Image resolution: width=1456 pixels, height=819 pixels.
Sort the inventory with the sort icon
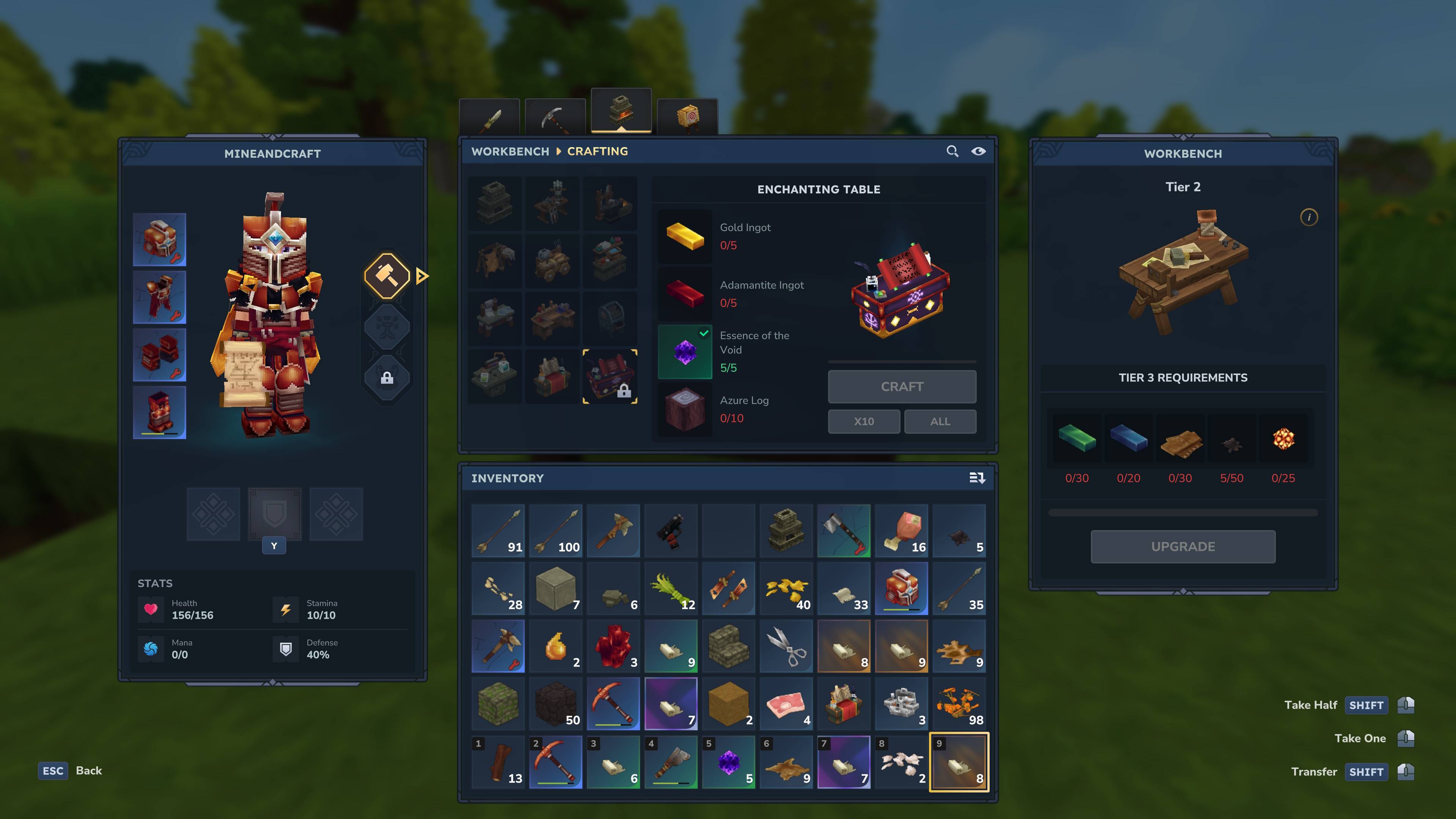pos(977,478)
